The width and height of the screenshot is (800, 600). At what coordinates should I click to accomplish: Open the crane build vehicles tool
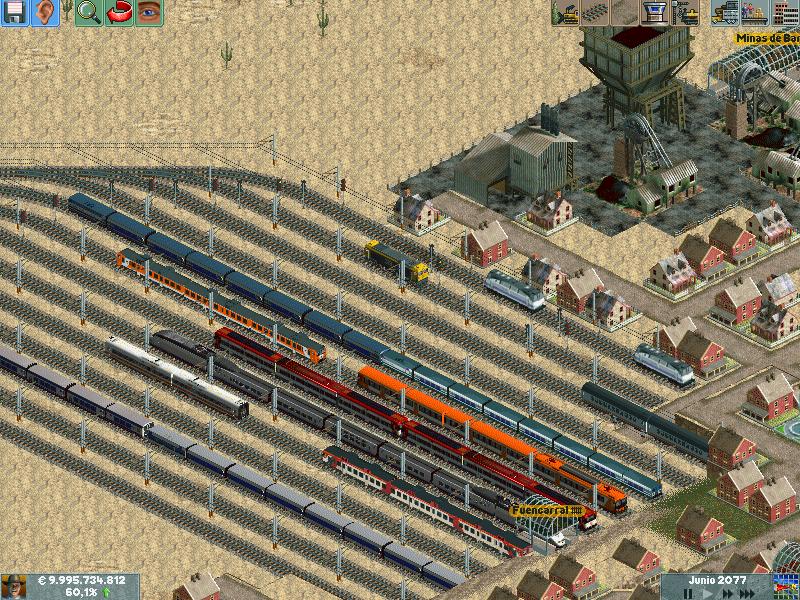point(685,12)
